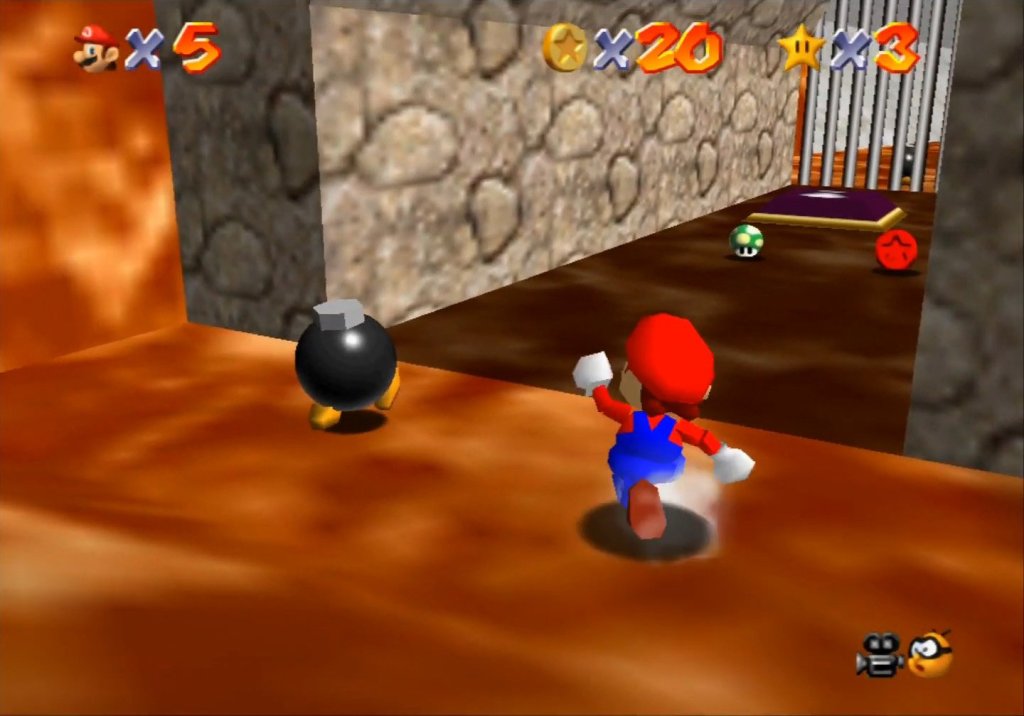Image resolution: width=1024 pixels, height=716 pixels.
Task: Click the camera mode icon
Action: click(879, 656)
